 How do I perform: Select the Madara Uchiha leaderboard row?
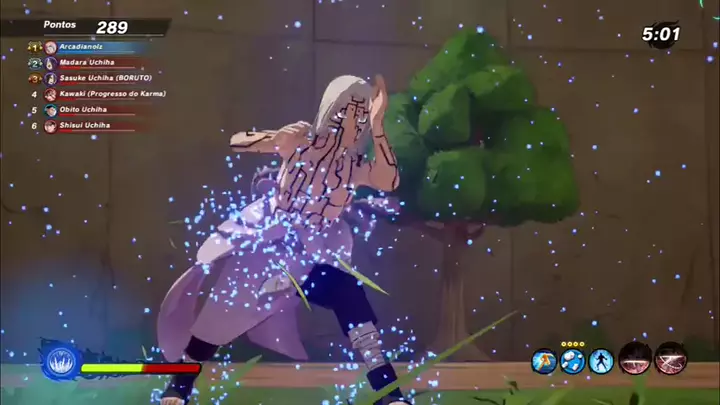90,62
